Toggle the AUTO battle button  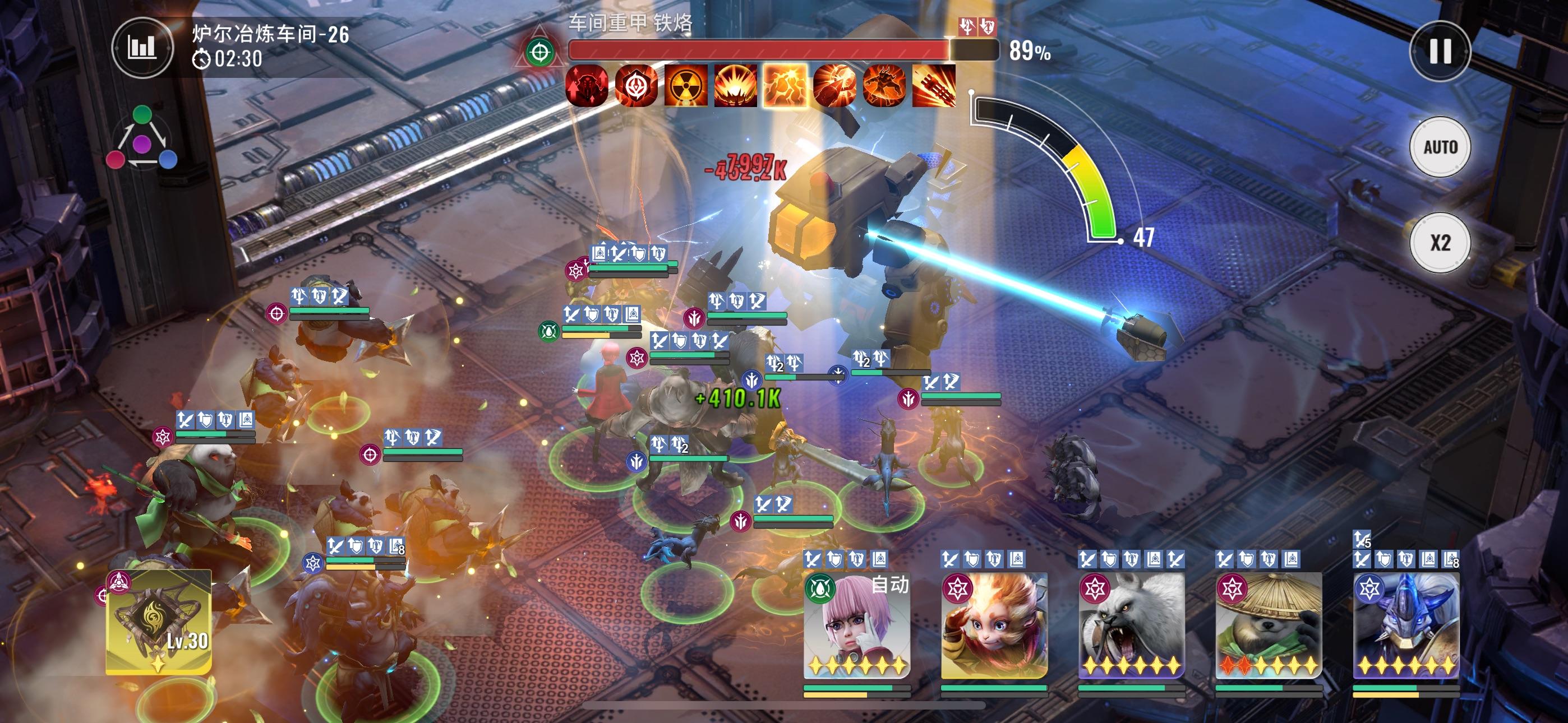[1440, 147]
